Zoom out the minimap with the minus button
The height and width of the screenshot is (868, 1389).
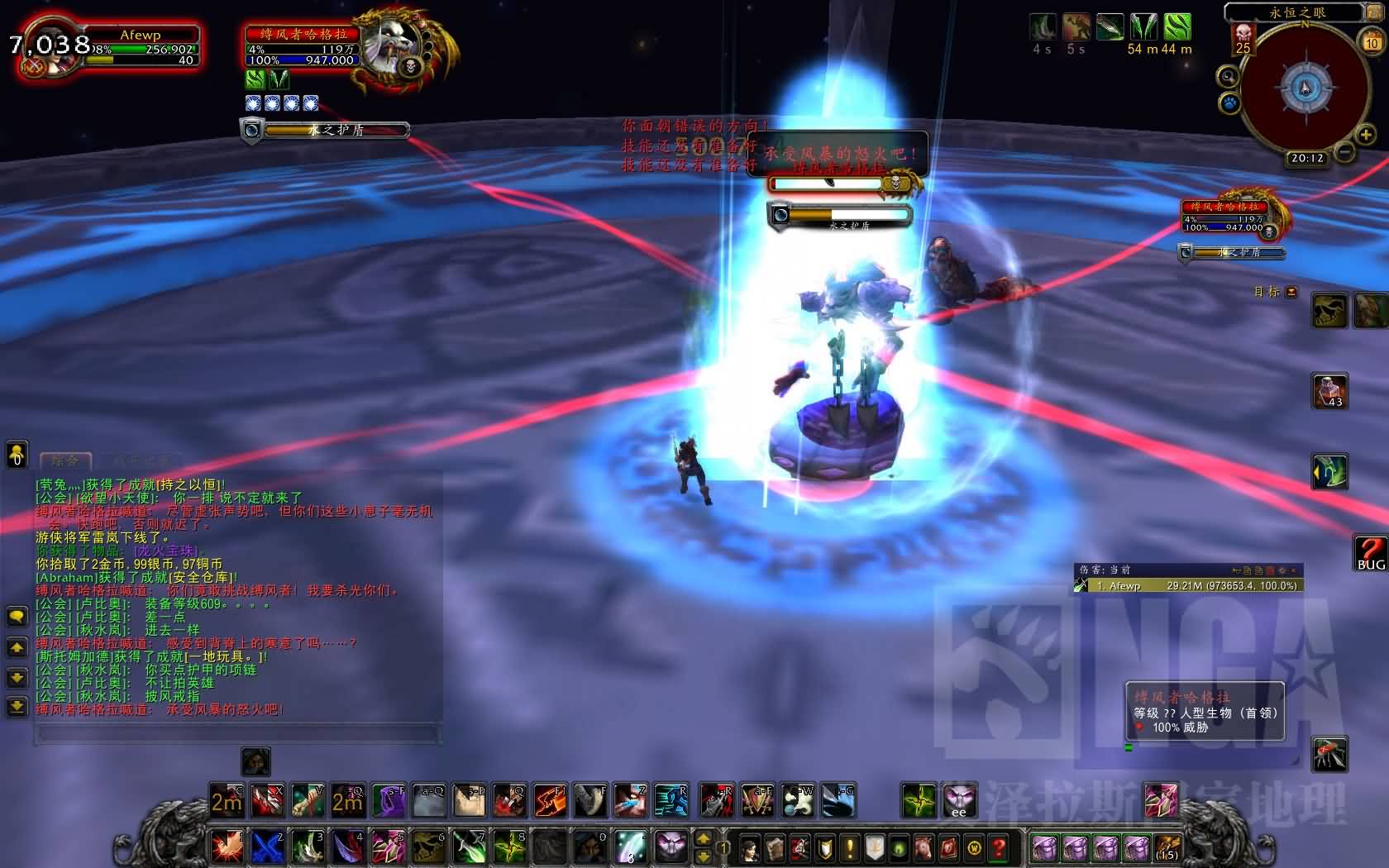pyautogui.click(x=1346, y=152)
